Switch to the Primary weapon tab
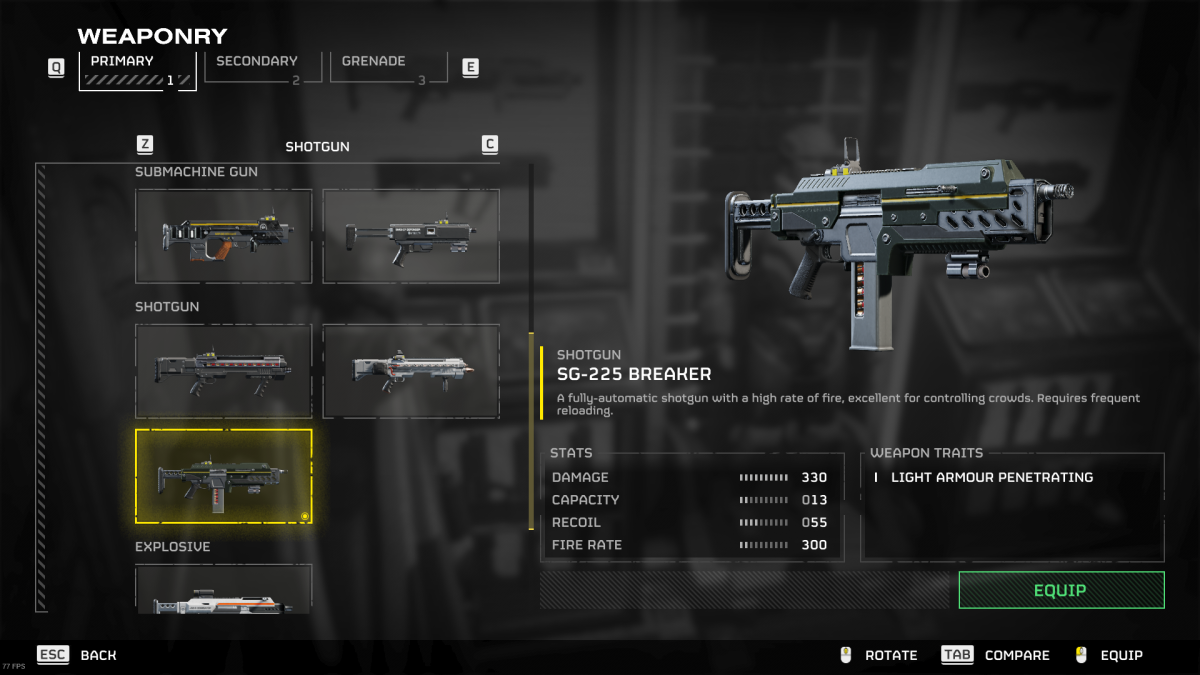Screen dimensions: 1200x675 [x=137, y=70]
